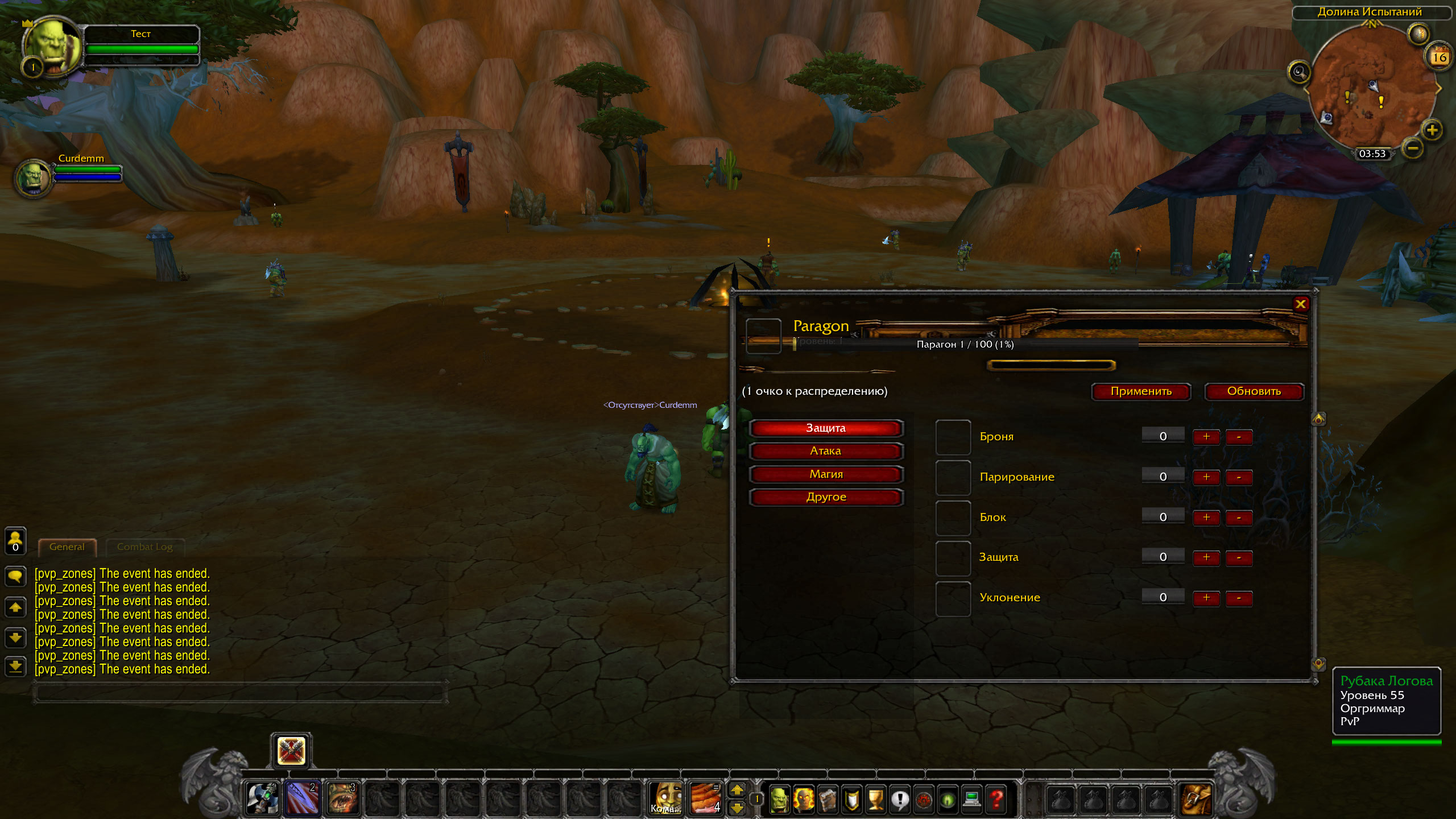
Task: Apply points with the Применить button
Action: coord(1141,391)
